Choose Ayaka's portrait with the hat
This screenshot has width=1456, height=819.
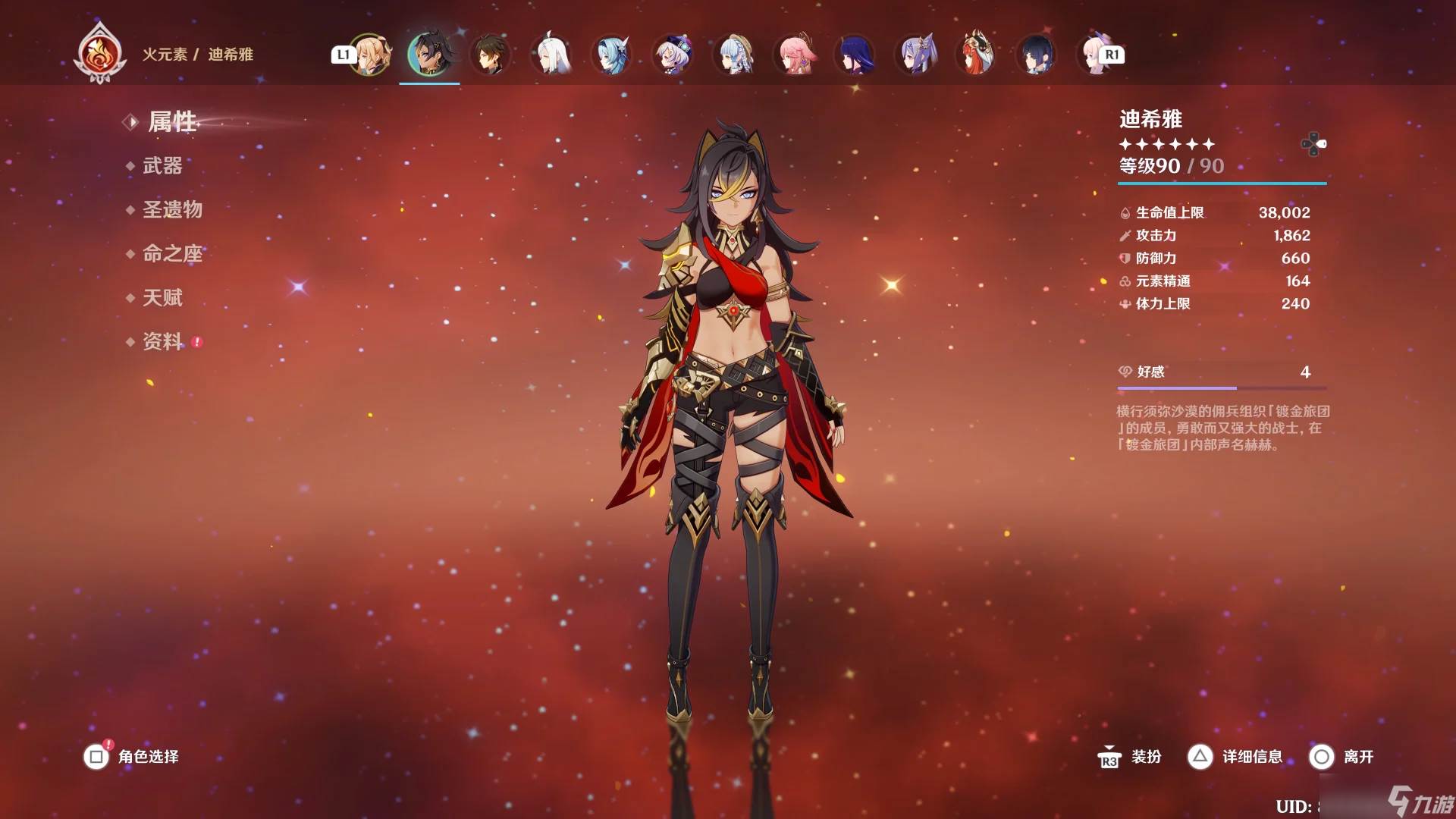733,55
